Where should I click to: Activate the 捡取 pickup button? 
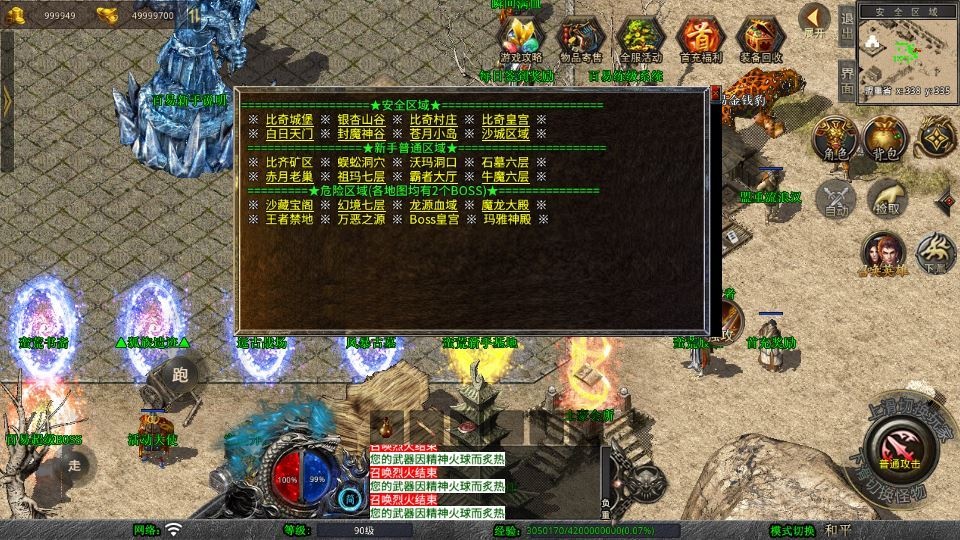888,198
